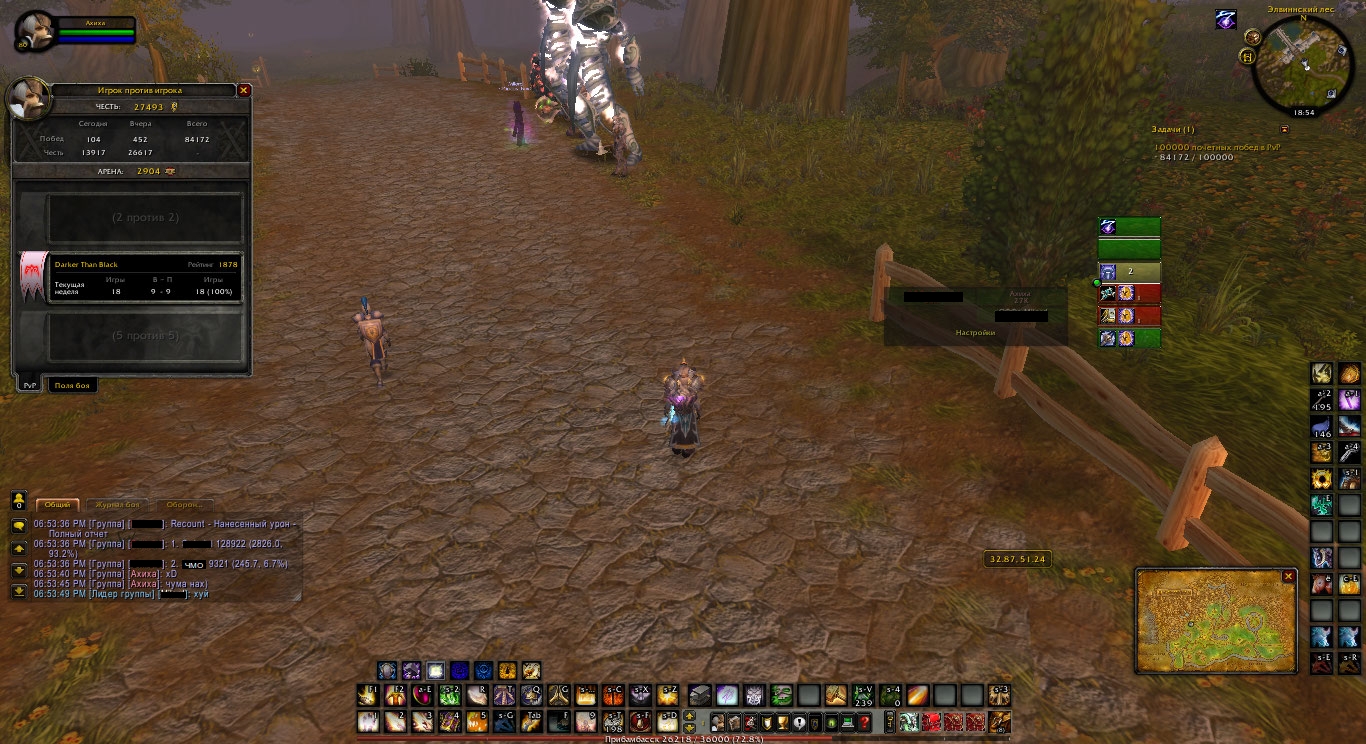Image resolution: width=1366 pixels, height=744 pixels.
Task: Switch to the Поля боя tab
Action: (73, 385)
